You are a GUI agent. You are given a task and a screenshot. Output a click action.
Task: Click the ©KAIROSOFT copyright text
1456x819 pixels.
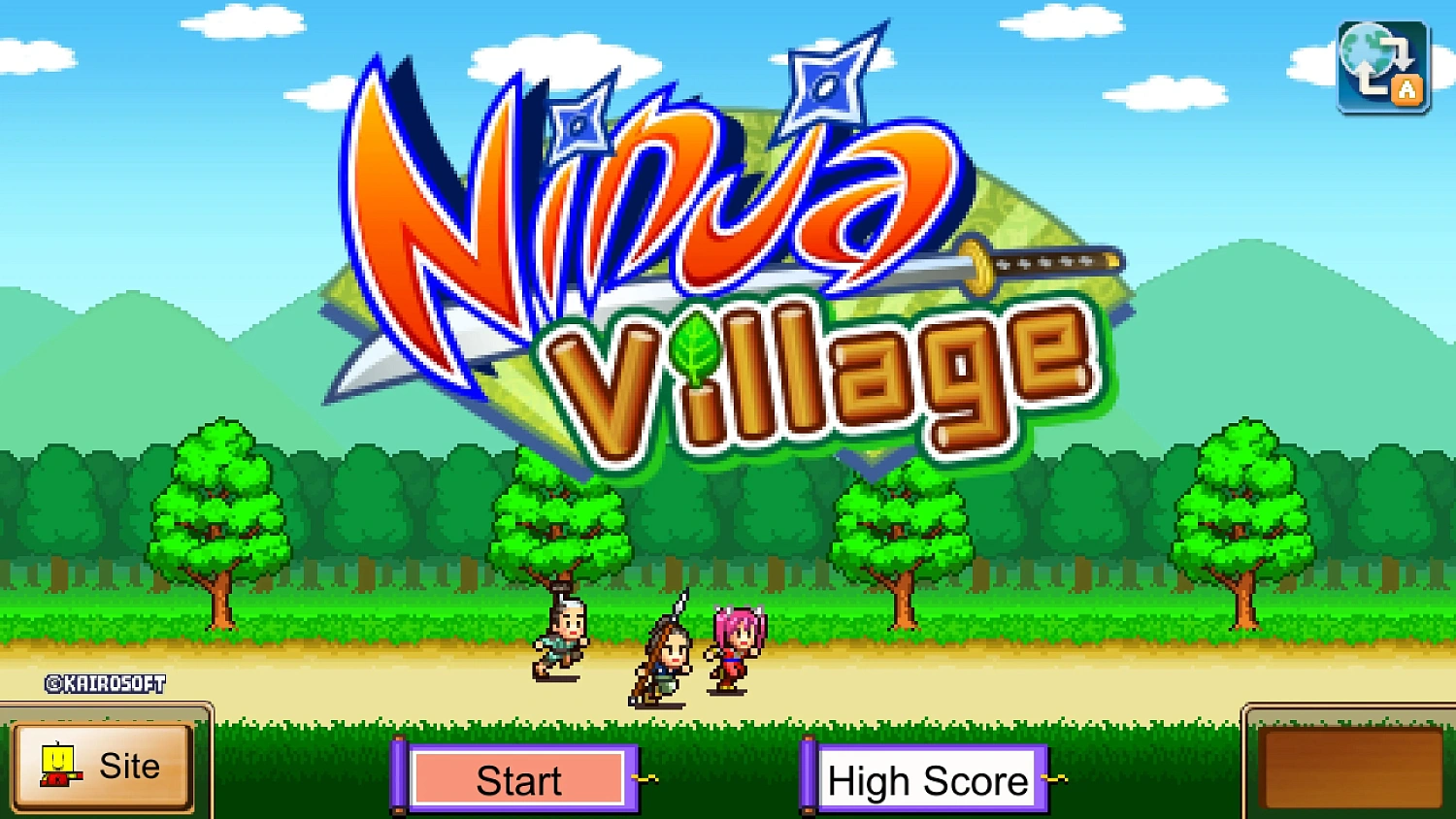point(105,683)
